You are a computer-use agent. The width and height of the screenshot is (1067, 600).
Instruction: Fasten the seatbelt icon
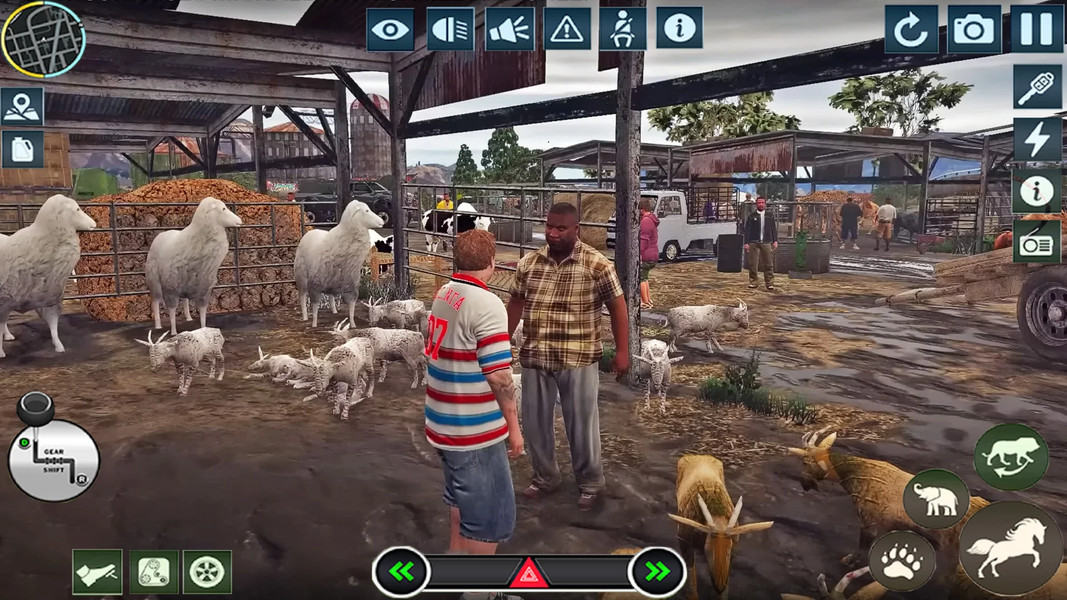(x=622, y=30)
